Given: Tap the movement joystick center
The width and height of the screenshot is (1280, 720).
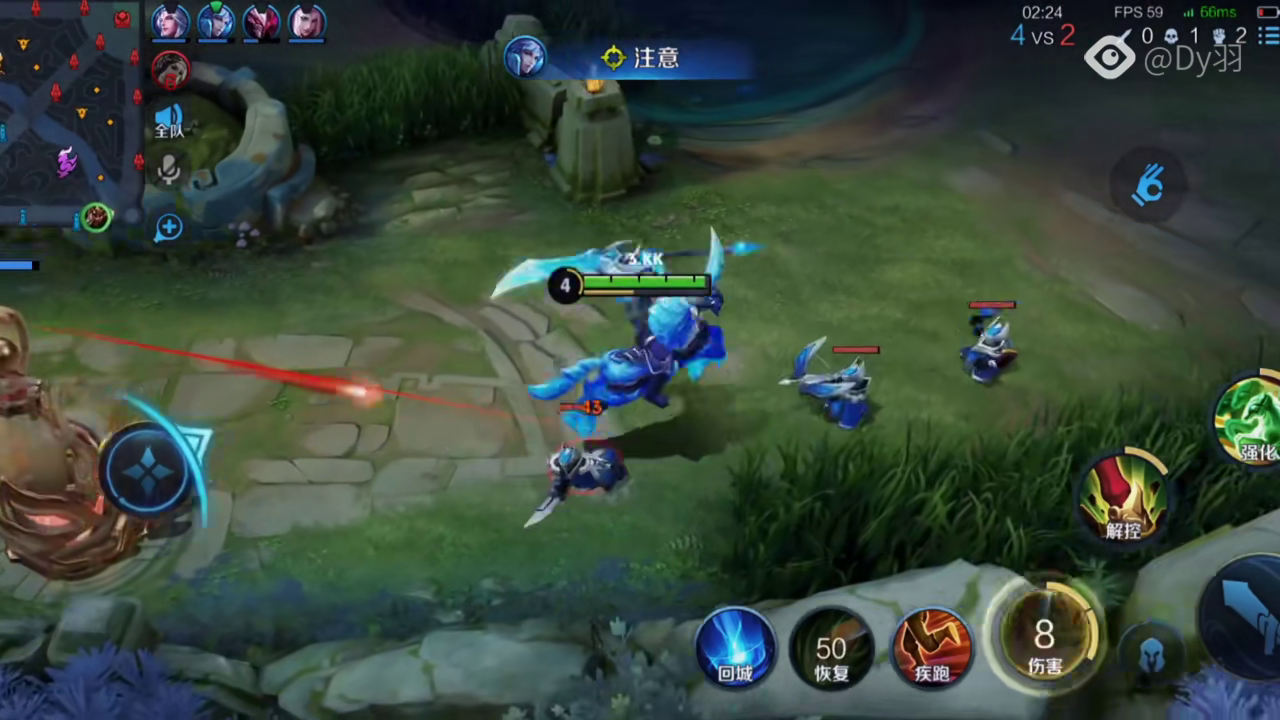Looking at the screenshot, I should click(148, 470).
